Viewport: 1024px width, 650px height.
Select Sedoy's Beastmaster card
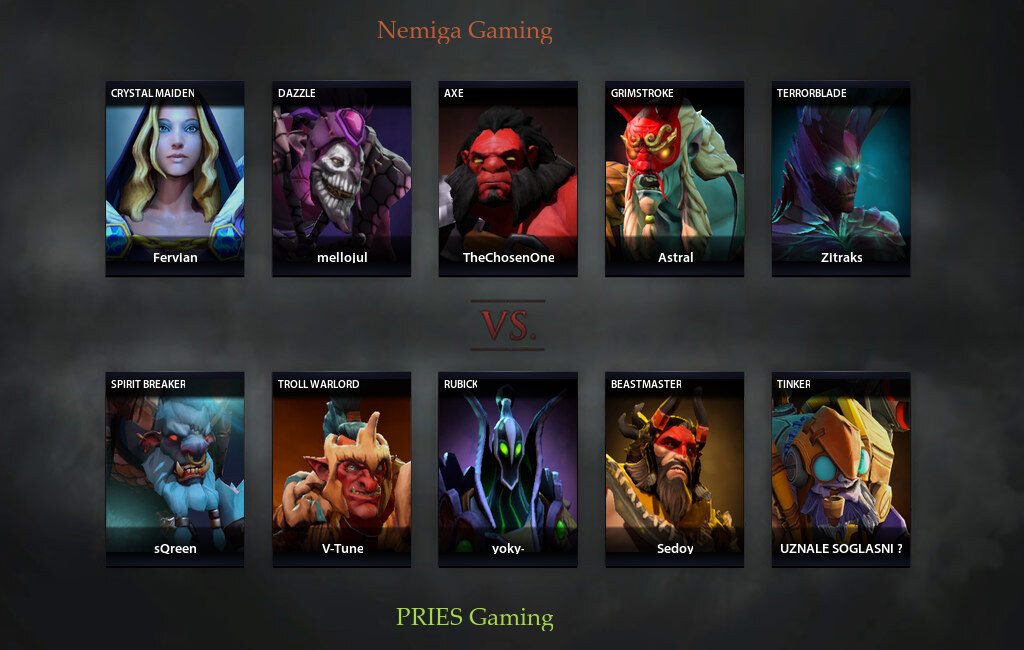tap(674, 469)
